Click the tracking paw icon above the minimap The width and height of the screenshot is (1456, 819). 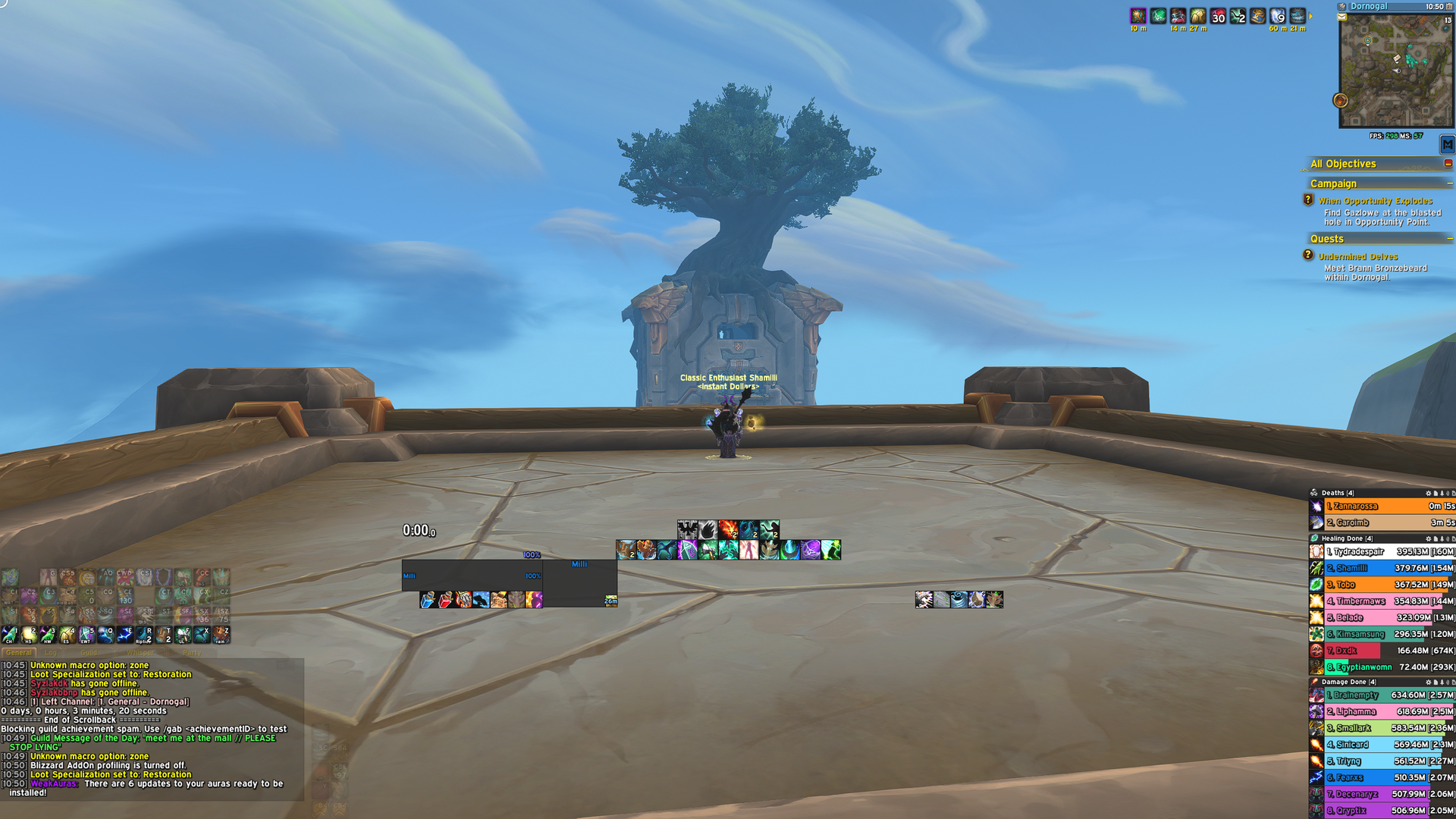pos(1341,6)
